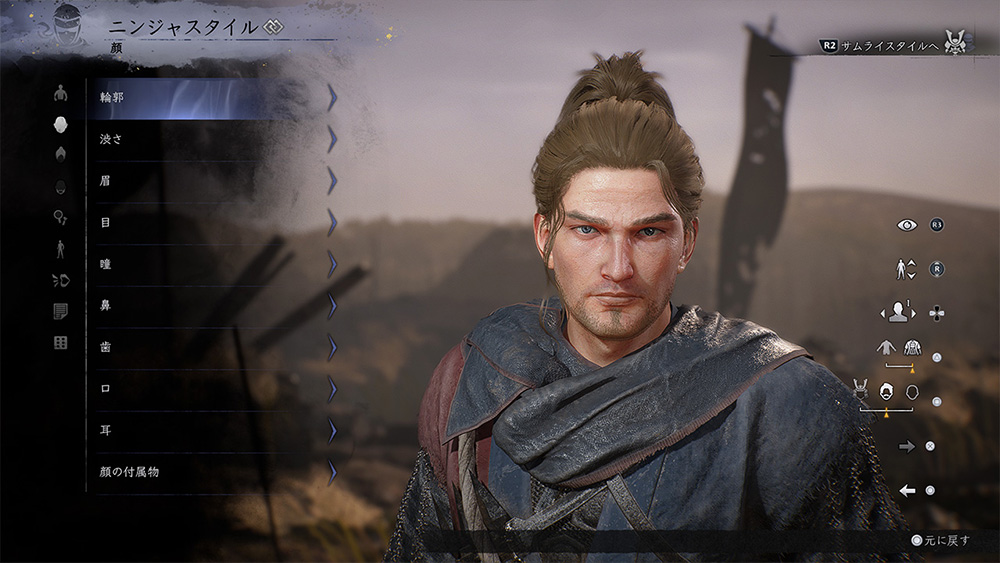
Task: Switch to the grid category icon
Action: [60, 343]
